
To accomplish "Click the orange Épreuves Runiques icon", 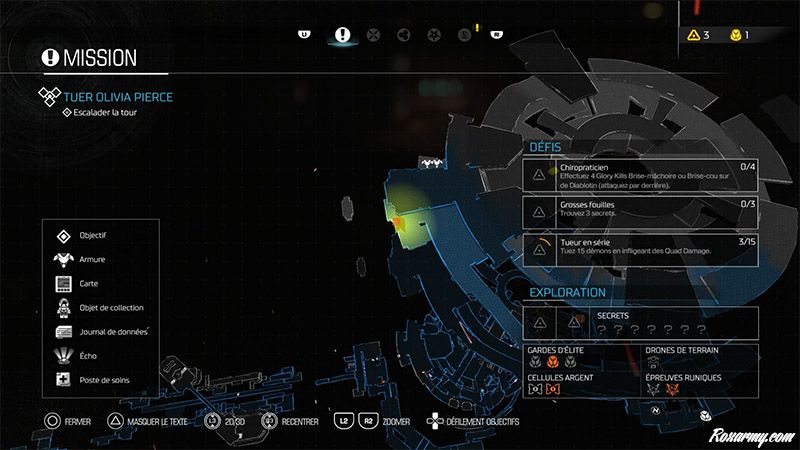I will 673,389.
